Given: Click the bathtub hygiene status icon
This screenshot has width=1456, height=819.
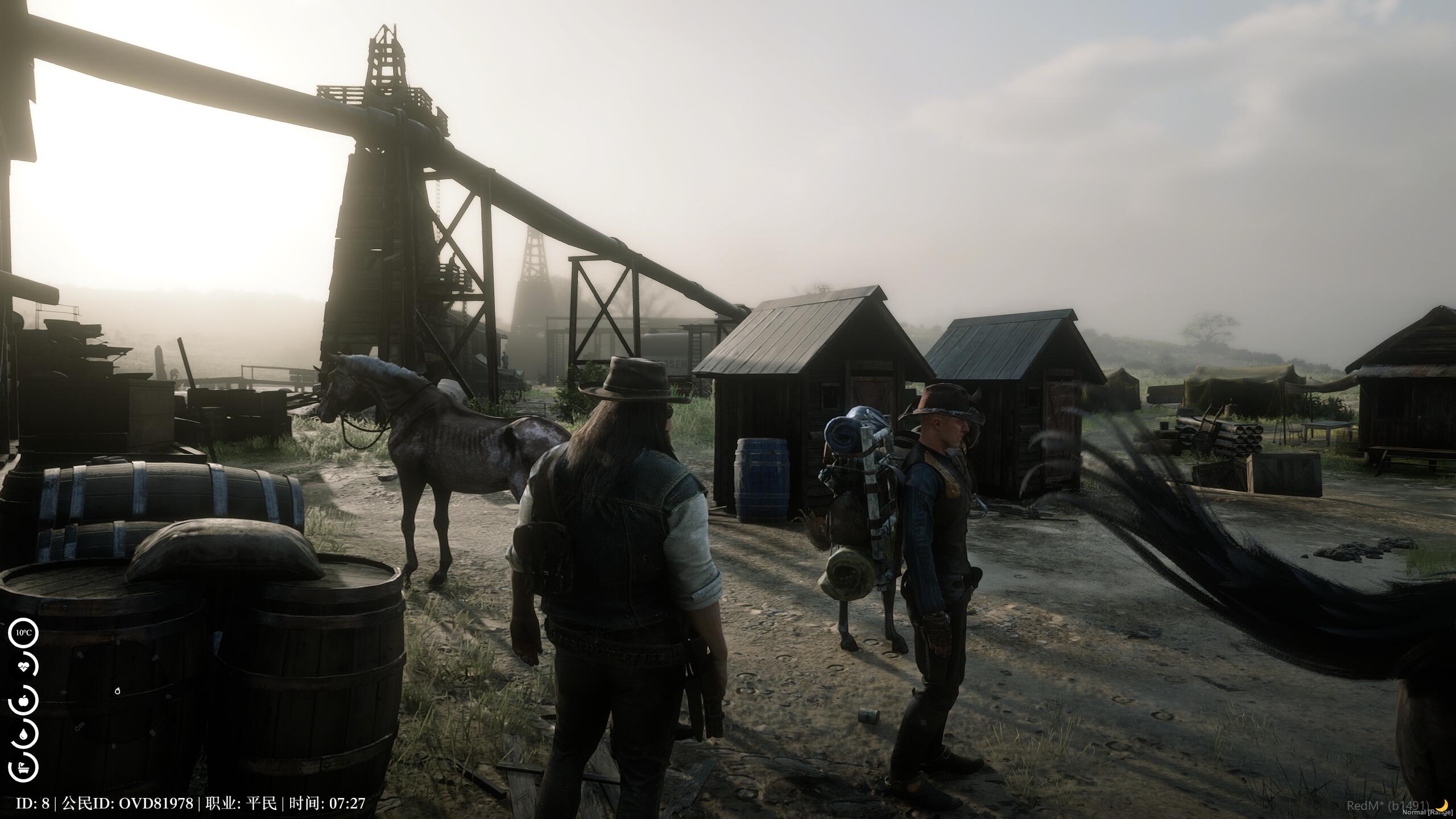Looking at the screenshot, I should click(23, 767).
